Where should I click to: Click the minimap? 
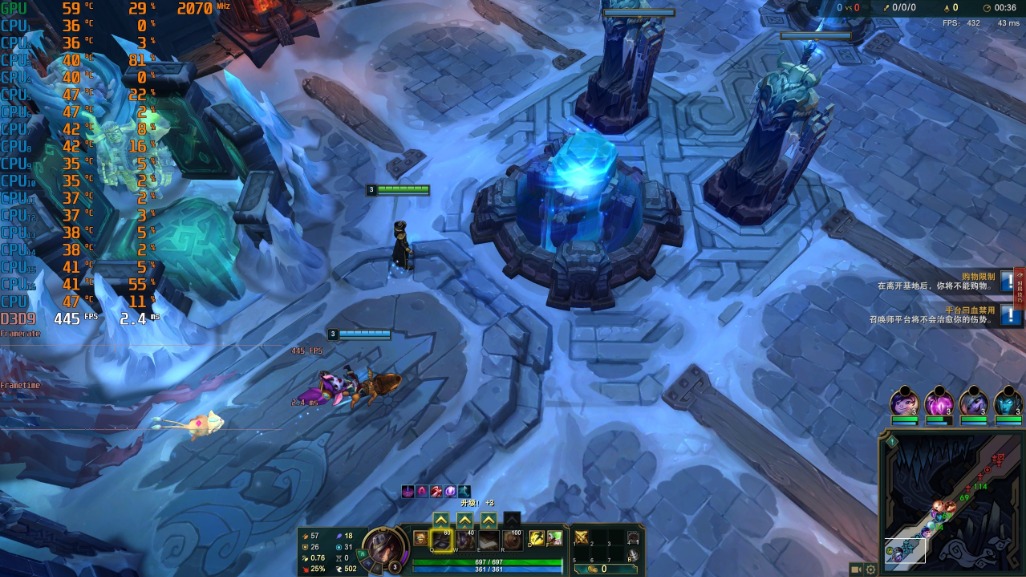(952, 500)
